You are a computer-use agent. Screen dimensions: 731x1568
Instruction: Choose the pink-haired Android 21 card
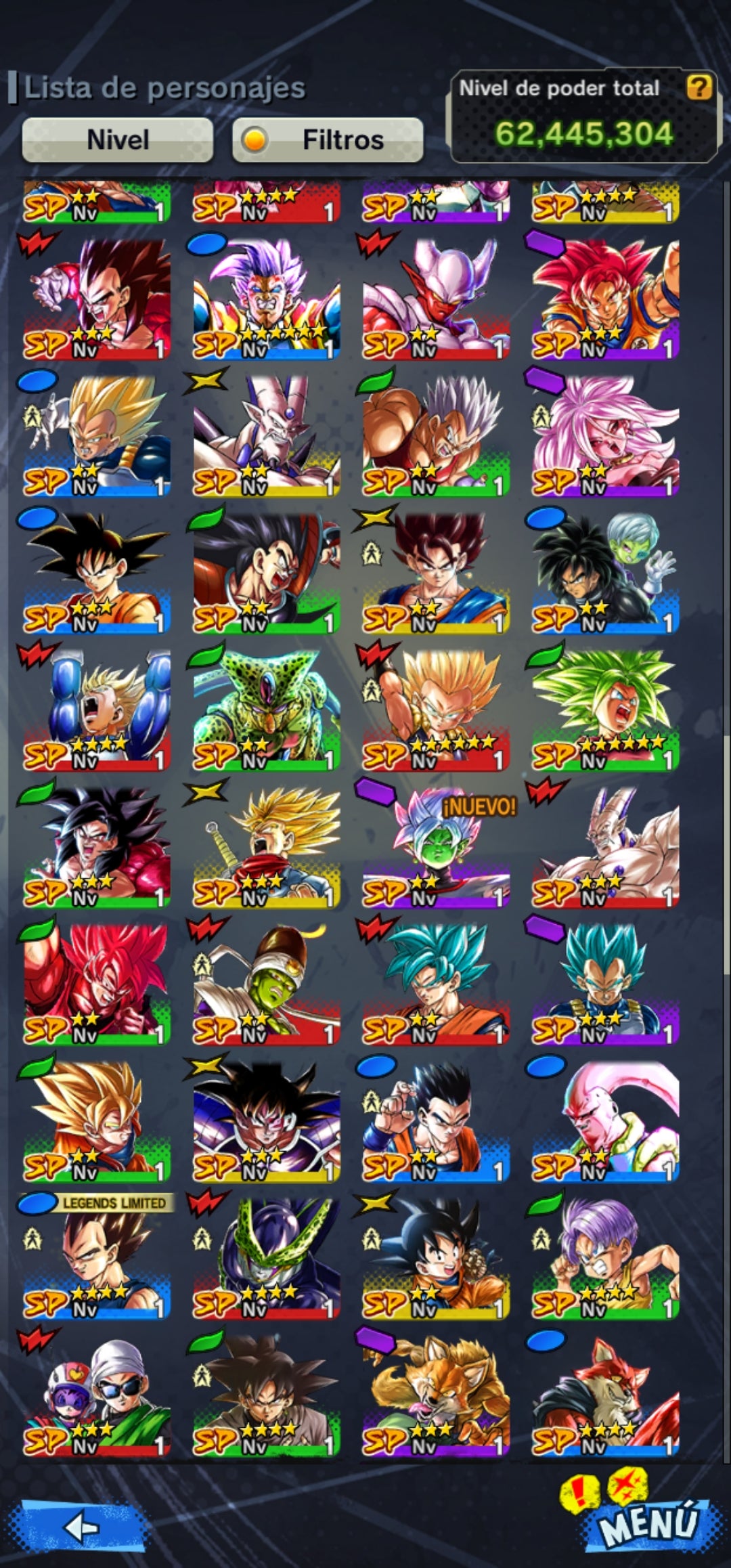[605, 435]
